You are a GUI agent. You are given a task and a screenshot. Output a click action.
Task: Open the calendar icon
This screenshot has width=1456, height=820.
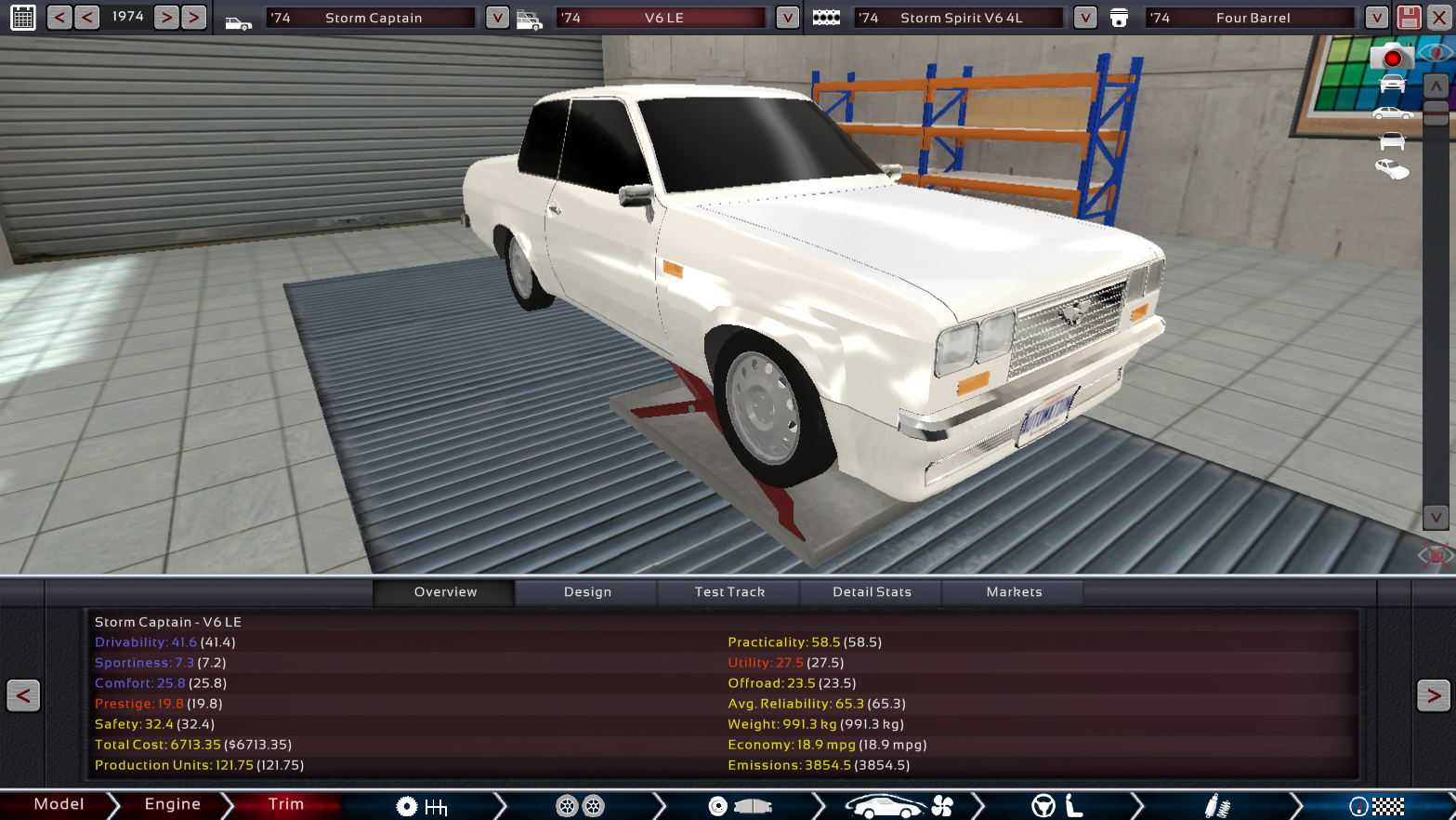tap(23, 18)
